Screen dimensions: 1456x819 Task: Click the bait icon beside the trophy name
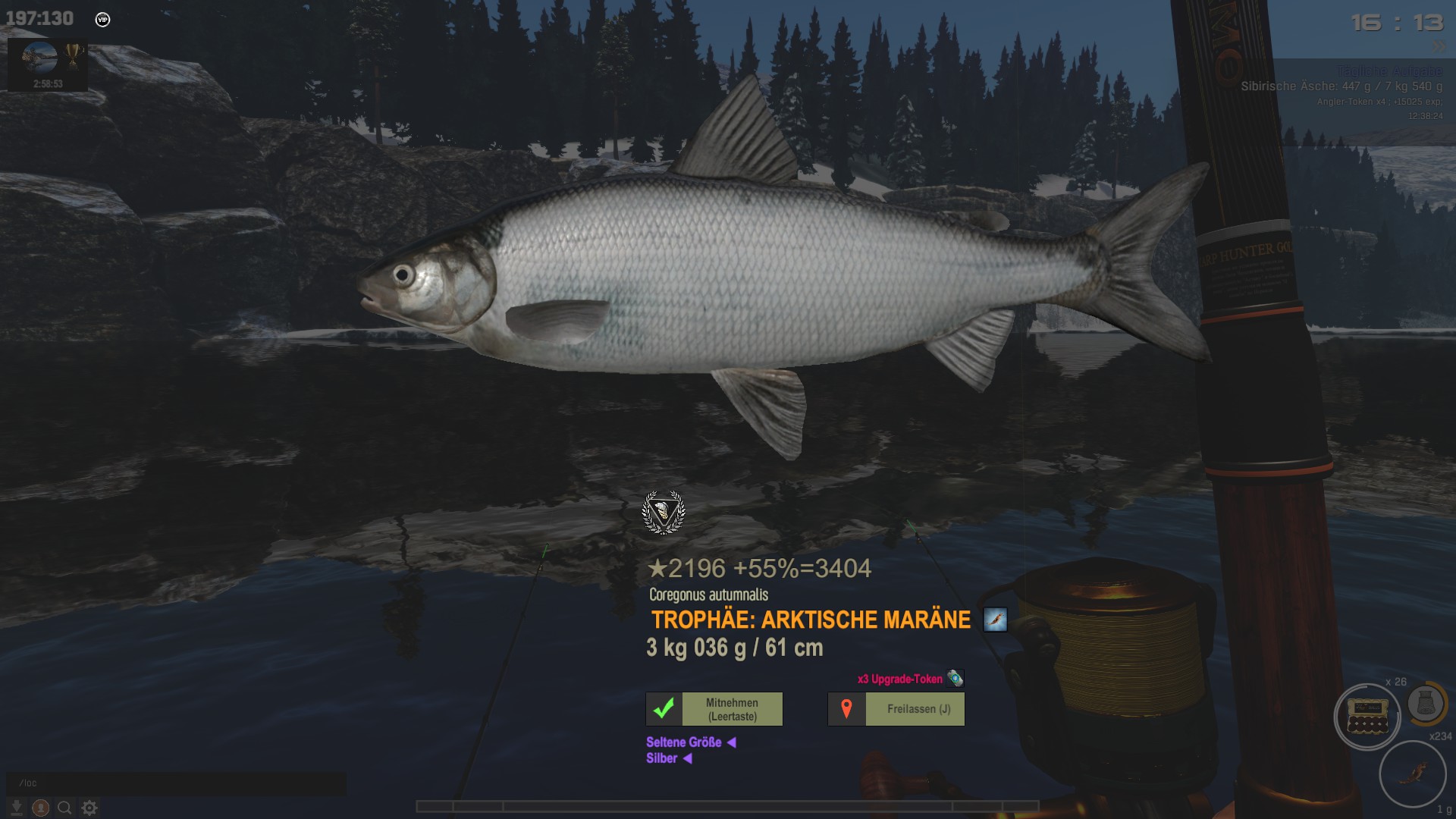point(995,620)
